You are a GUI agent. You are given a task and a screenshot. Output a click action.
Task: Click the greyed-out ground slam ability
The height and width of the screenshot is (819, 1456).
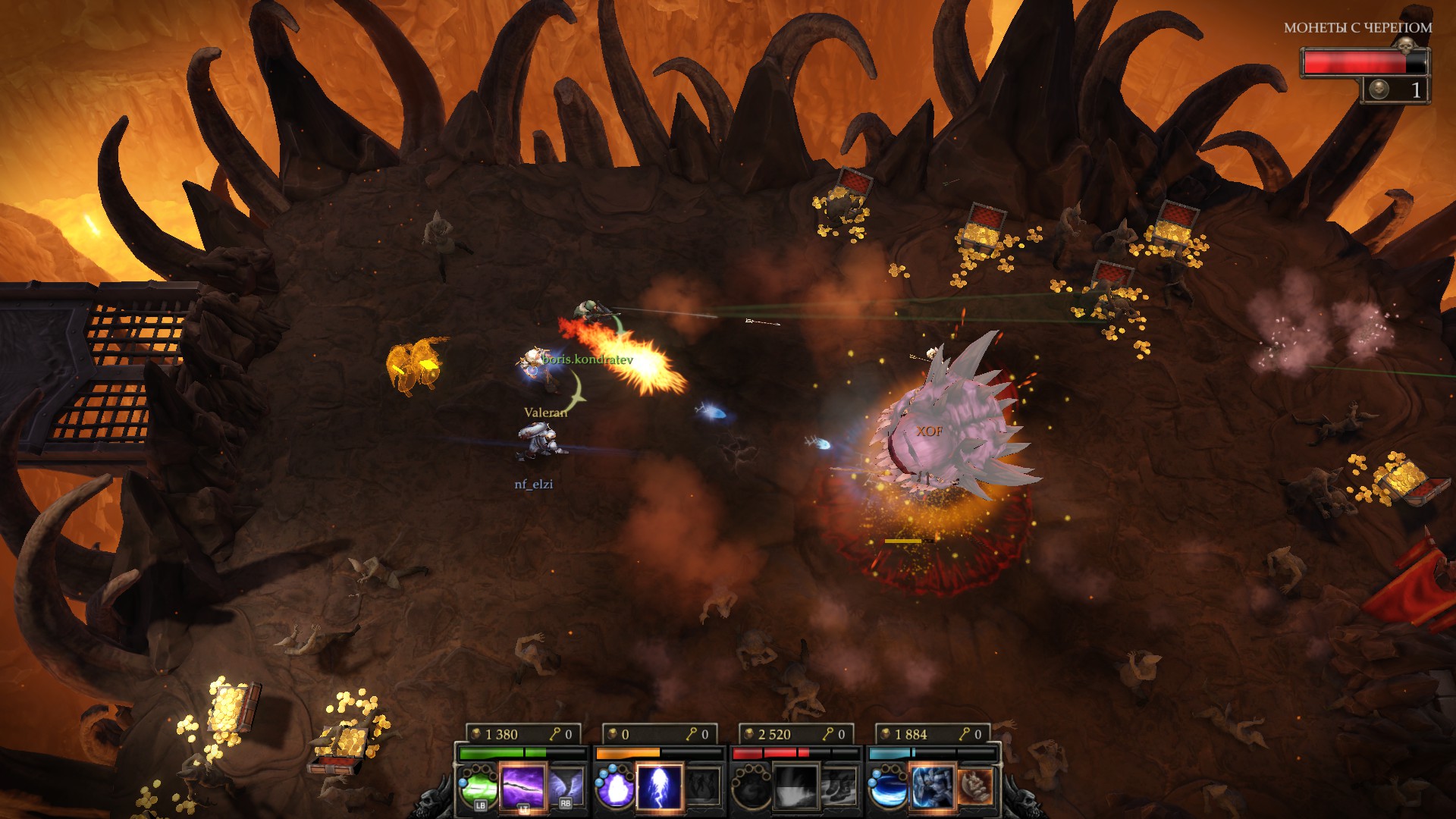pos(795,786)
